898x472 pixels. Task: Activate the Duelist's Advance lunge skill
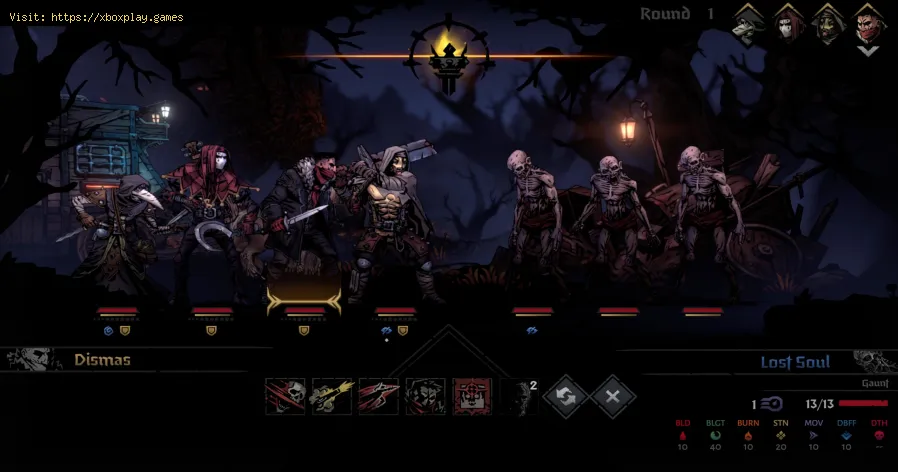pyautogui.click(x=379, y=397)
